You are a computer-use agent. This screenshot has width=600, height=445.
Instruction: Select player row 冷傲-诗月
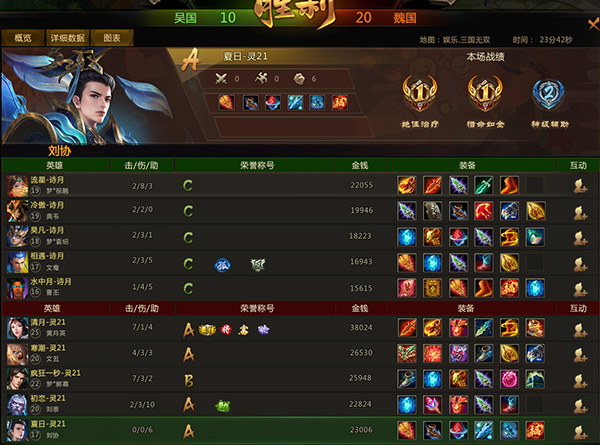[45, 210]
